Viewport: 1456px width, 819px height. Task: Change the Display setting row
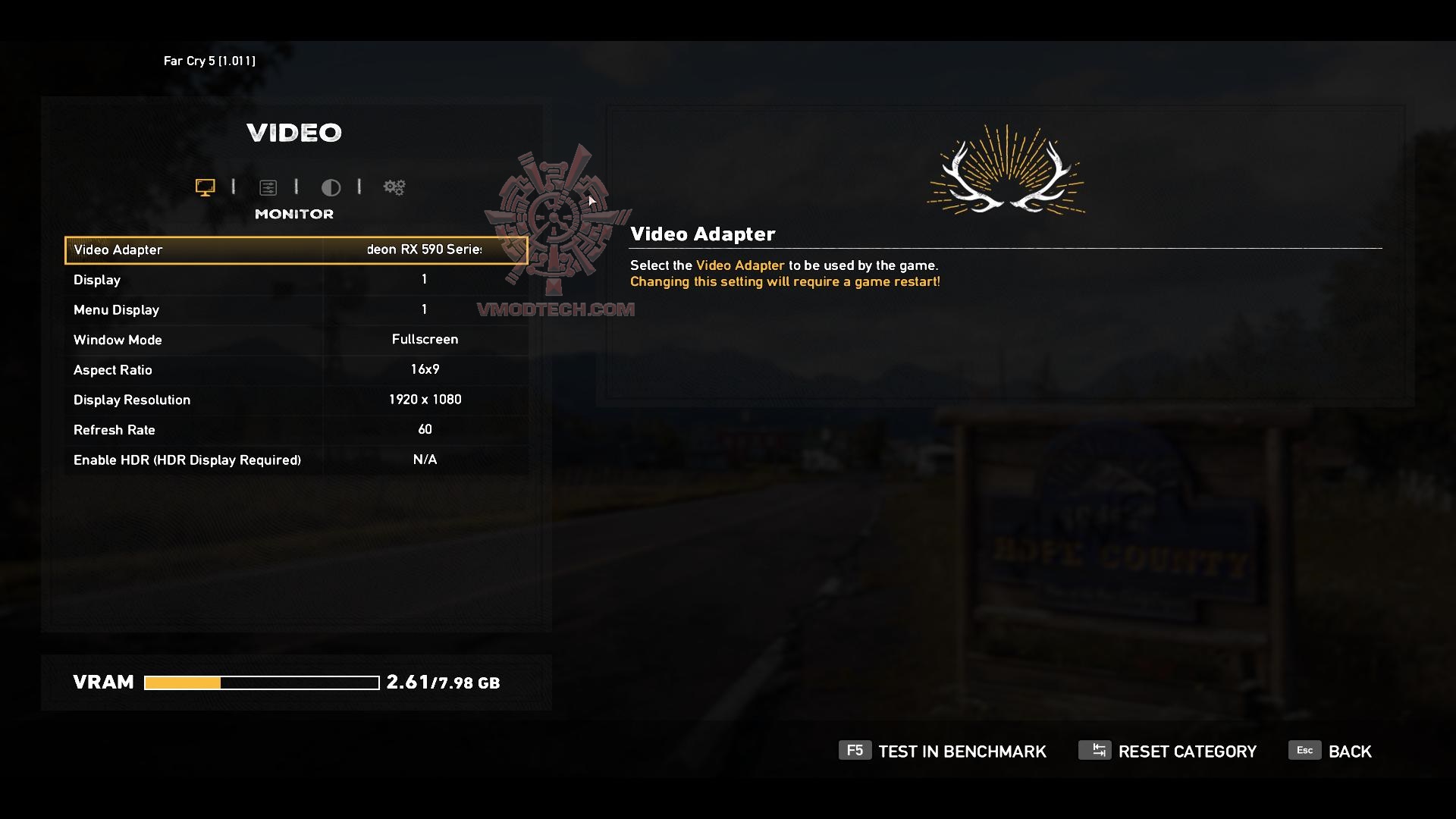296,280
